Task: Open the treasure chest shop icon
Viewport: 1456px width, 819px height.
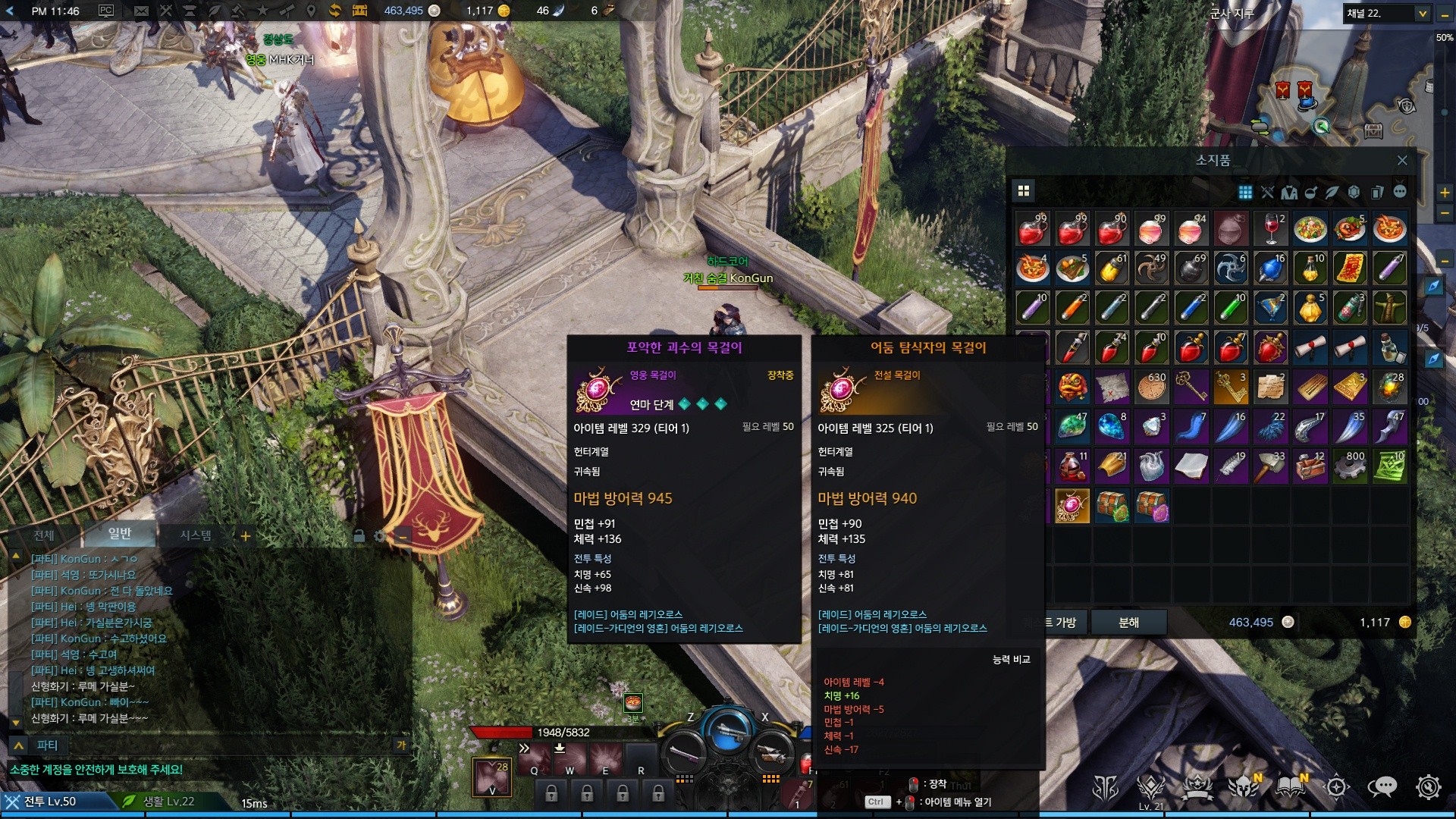Action: tap(359, 11)
